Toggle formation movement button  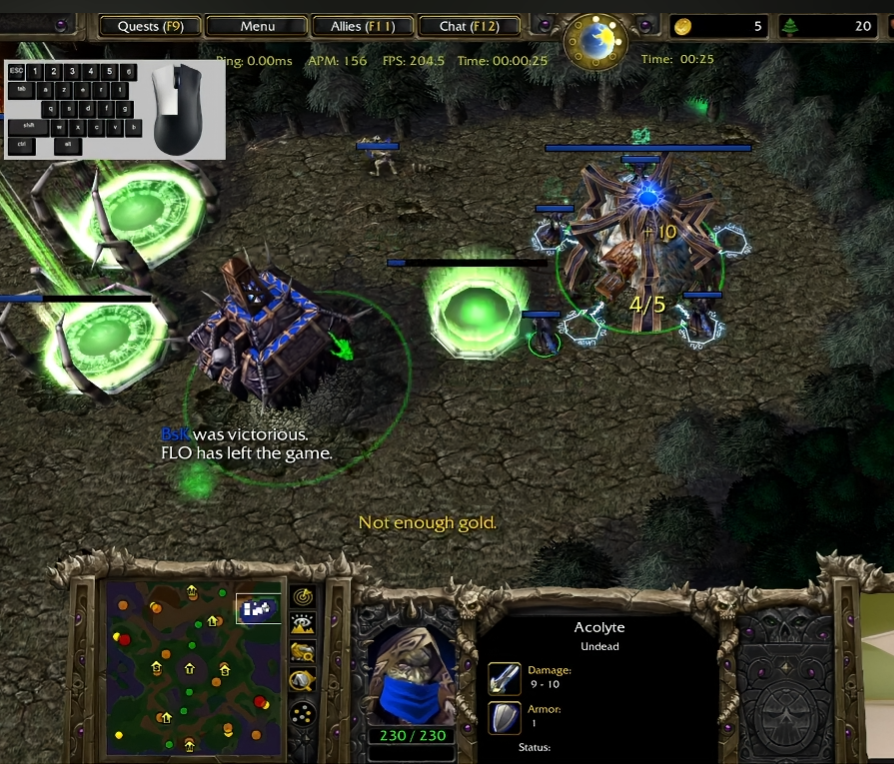click(x=303, y=713)
